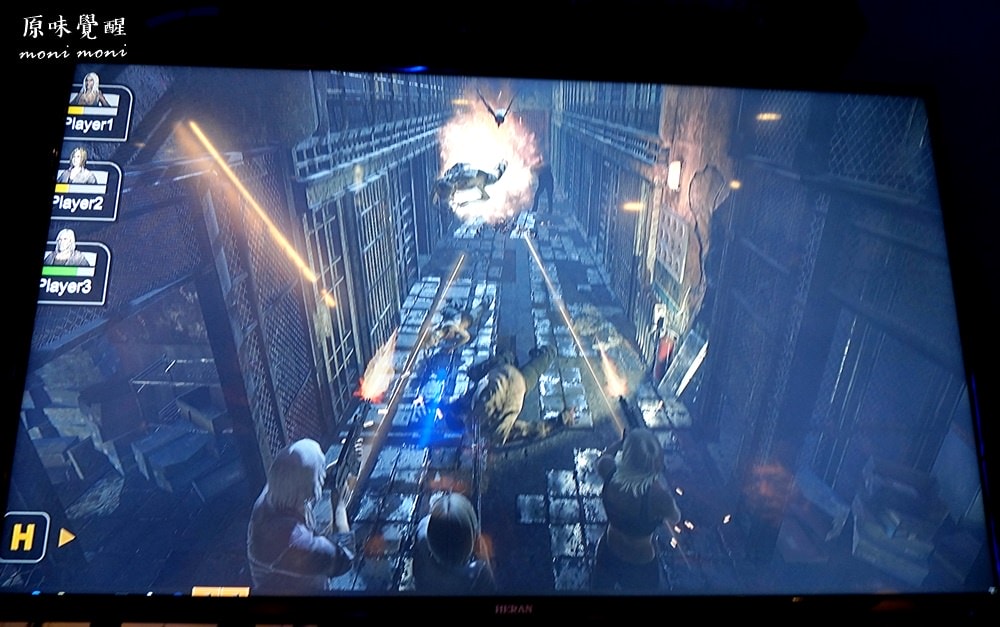
Task: Select the Player3 portrait panel
Action: click(x=74, y=270)
